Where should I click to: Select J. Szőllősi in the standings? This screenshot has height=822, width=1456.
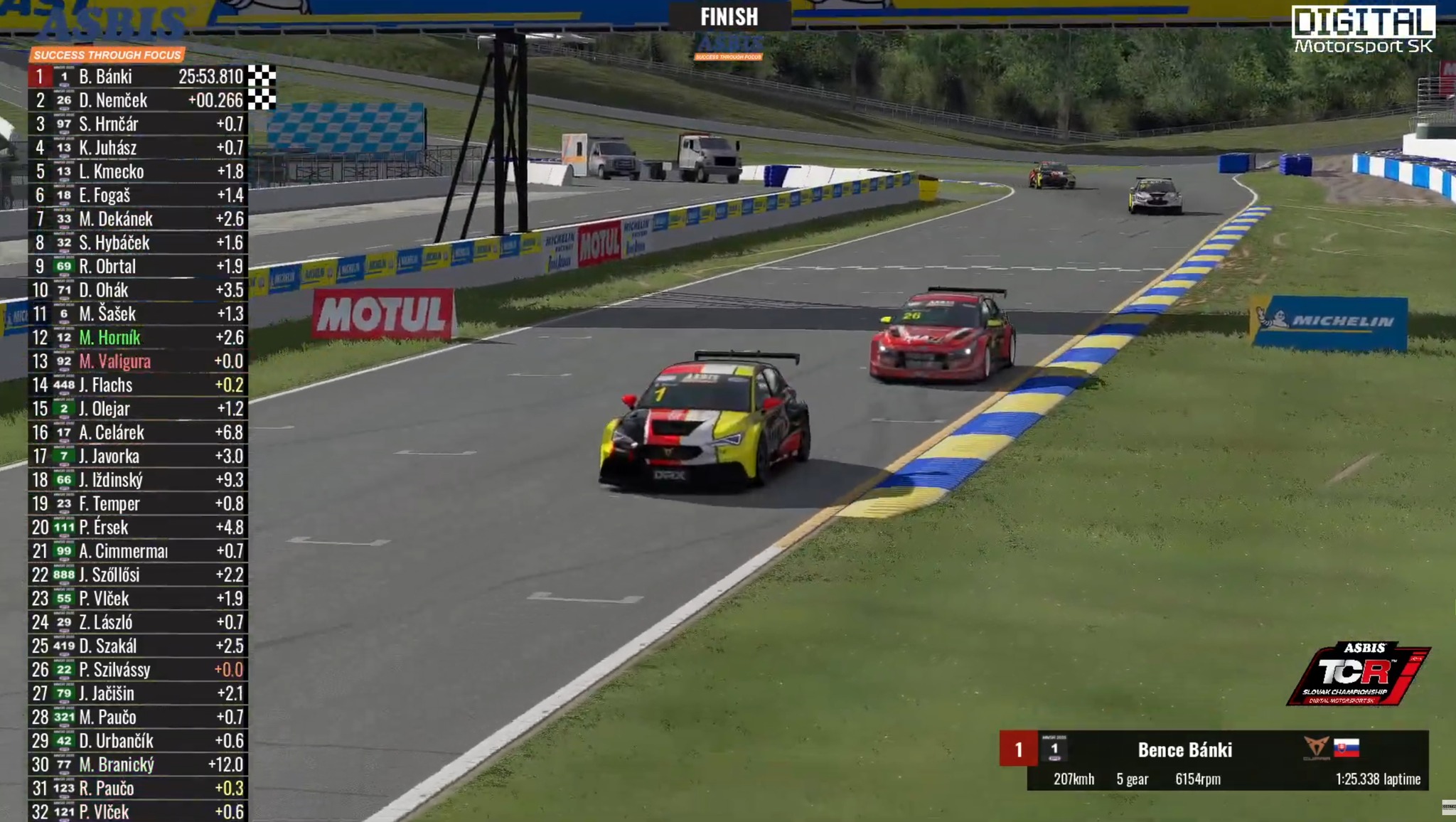point(109,575)
